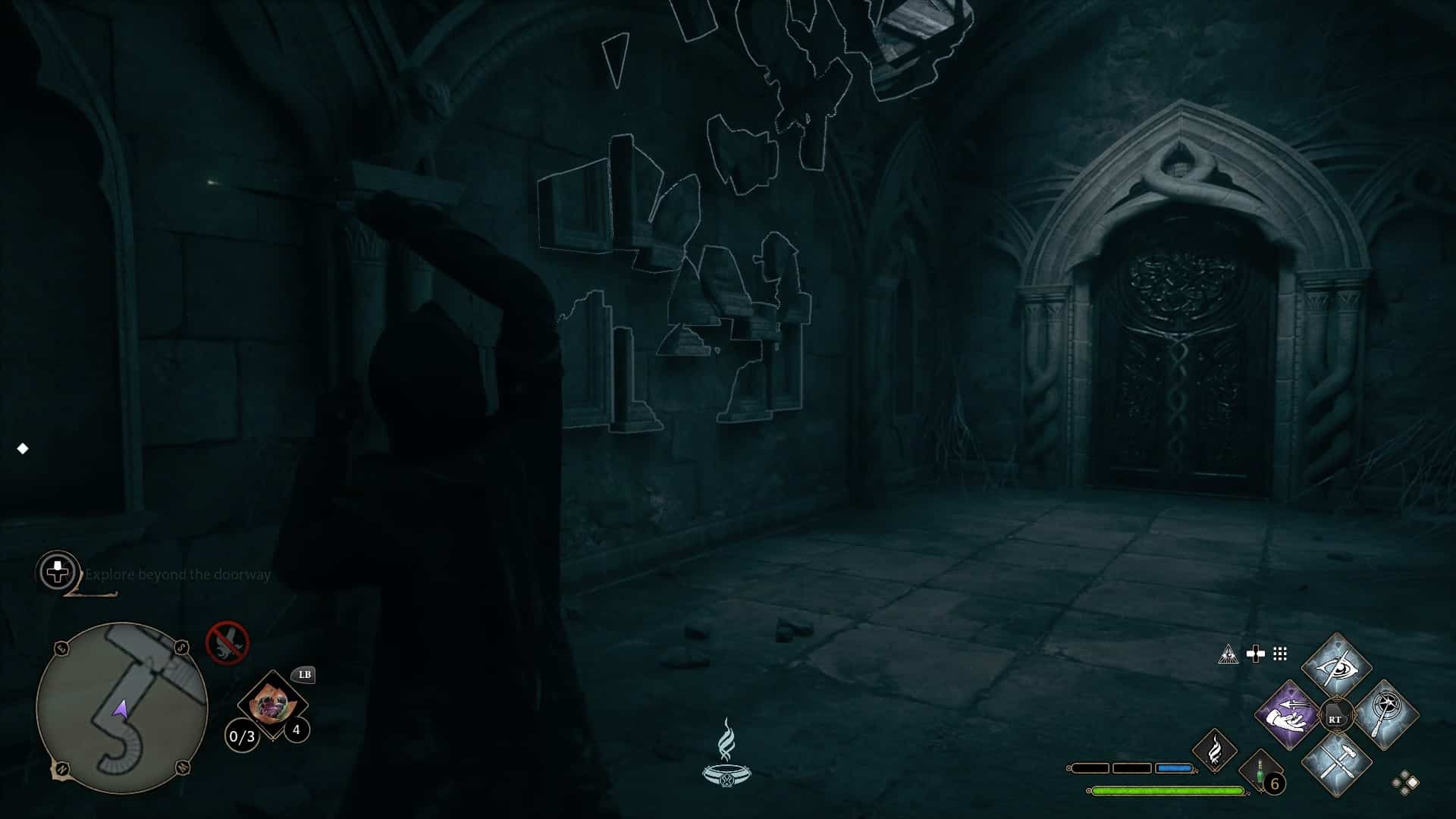Select the Explore beyond the doorway objective
Screen dimensions: 1456x819
tap(177, 575)
